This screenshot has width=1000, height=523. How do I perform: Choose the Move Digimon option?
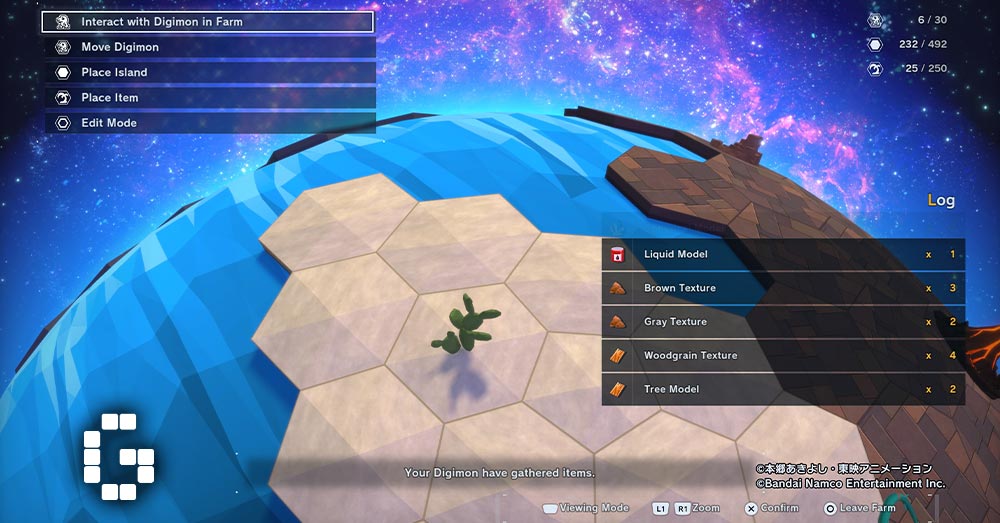pyautogui.click(x=208, y=47)
